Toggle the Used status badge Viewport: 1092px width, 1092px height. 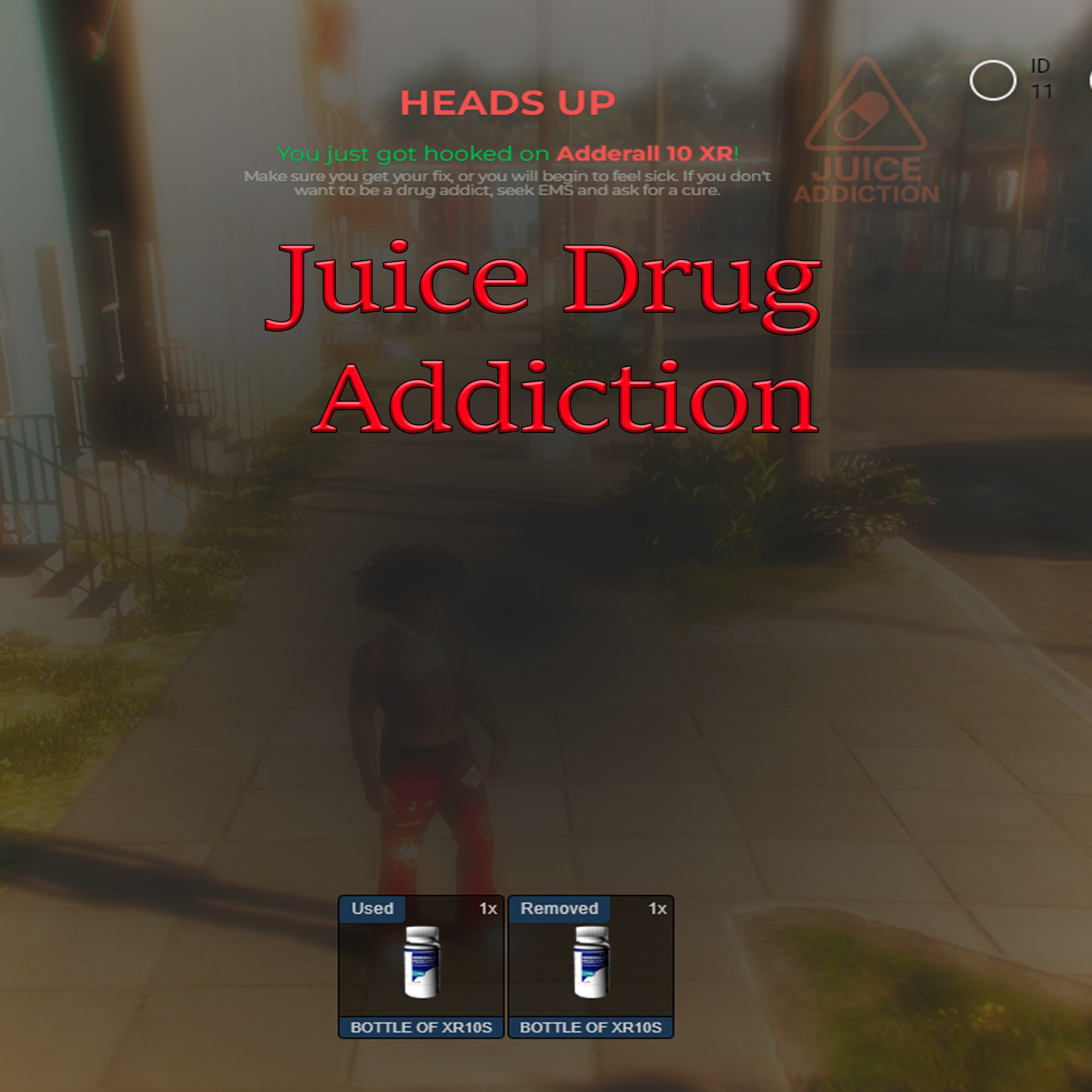[373, 910]
